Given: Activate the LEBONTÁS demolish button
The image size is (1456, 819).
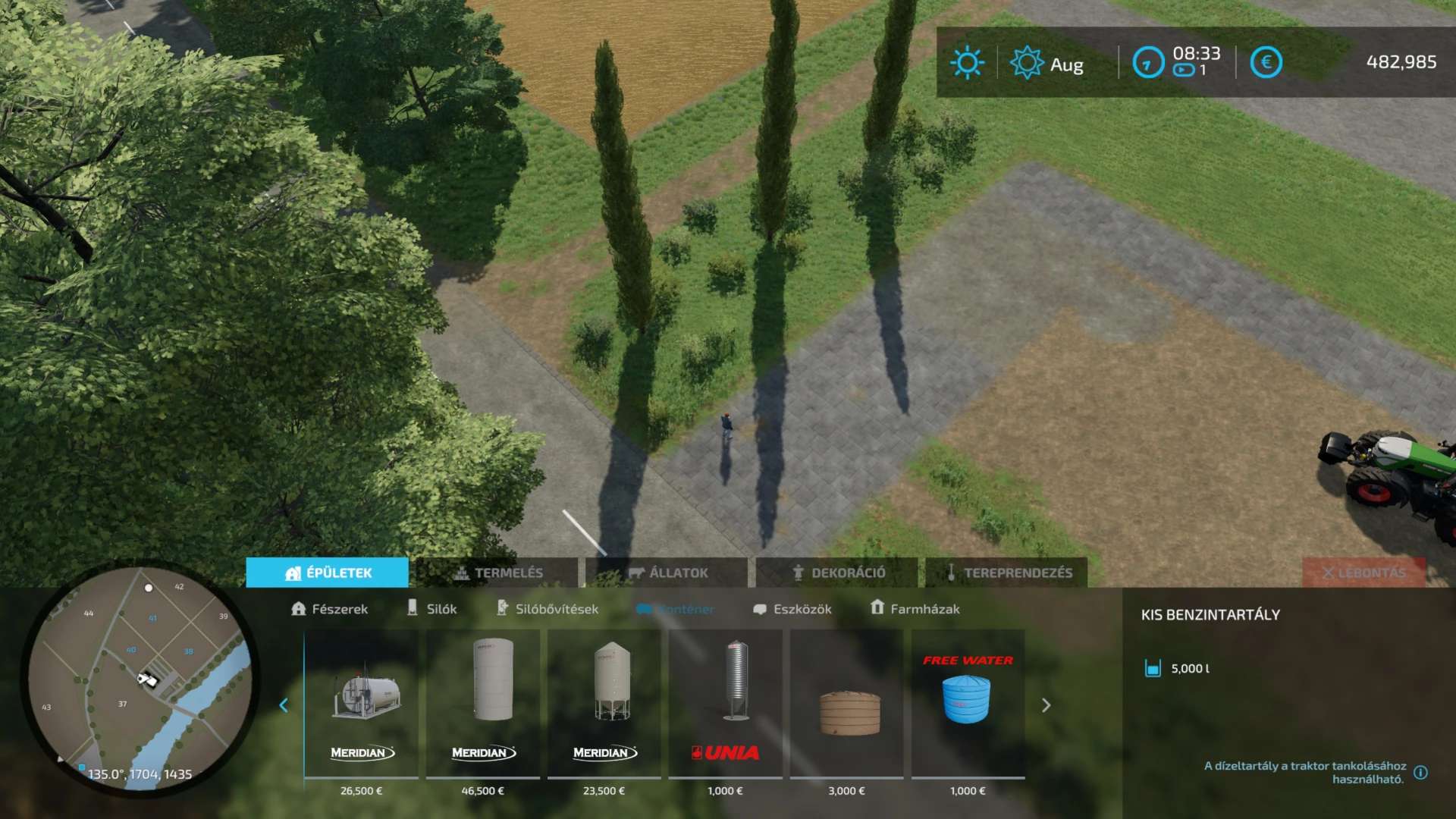Looking at the screenshot, I should tap(1363, 573).
